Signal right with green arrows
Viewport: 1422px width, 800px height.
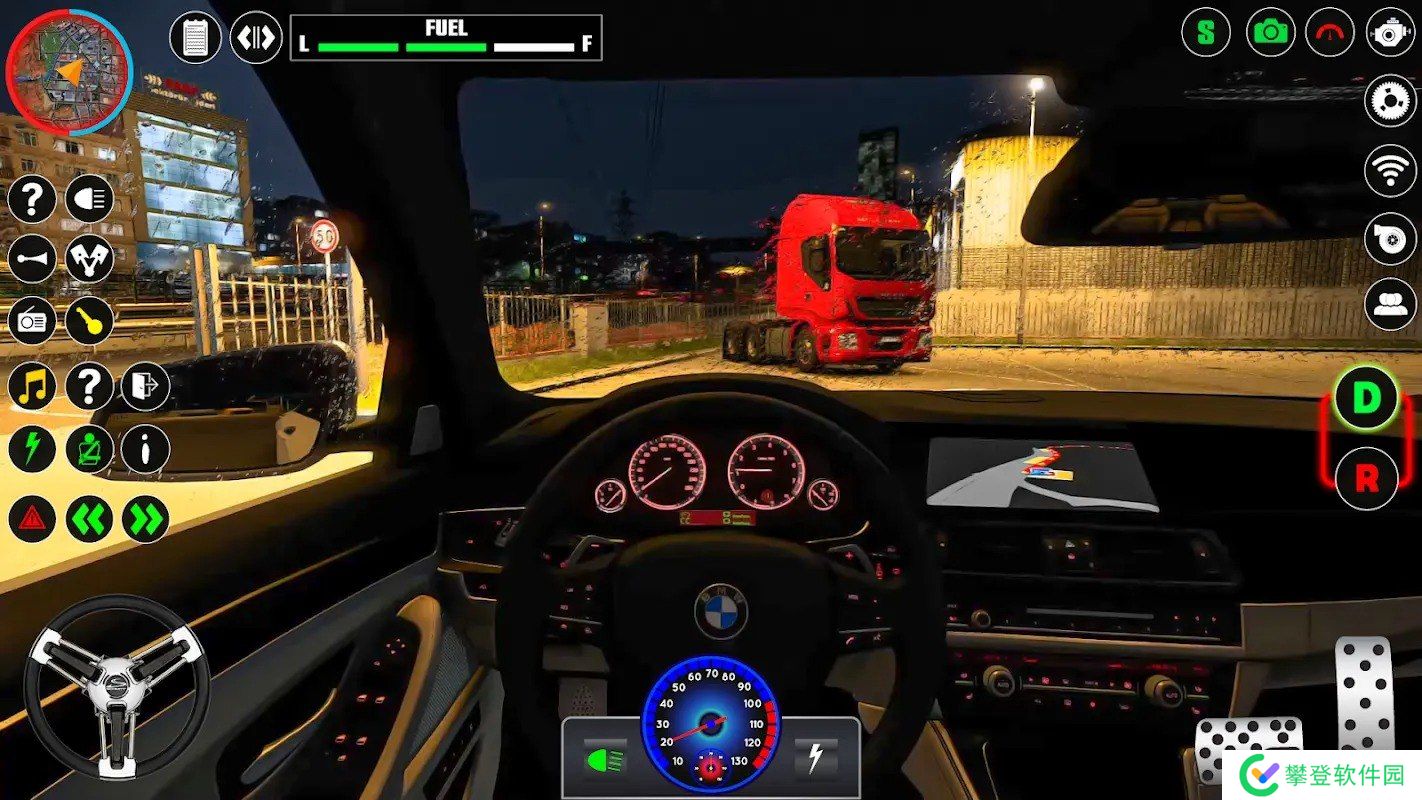(x=146, y=519)
